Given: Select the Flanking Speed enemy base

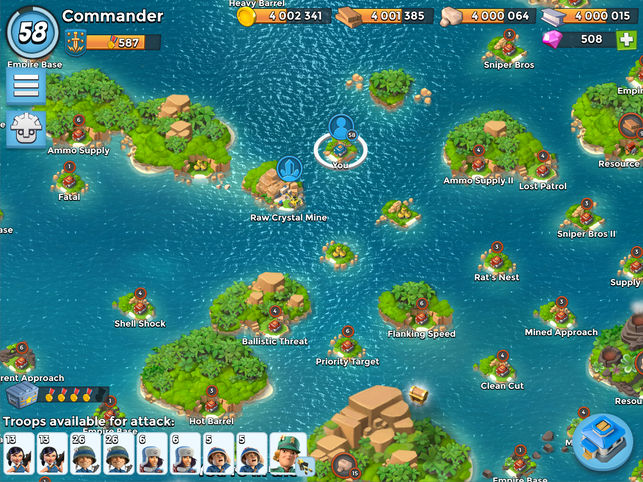Looking at the screenshot, I should [421, 316].
